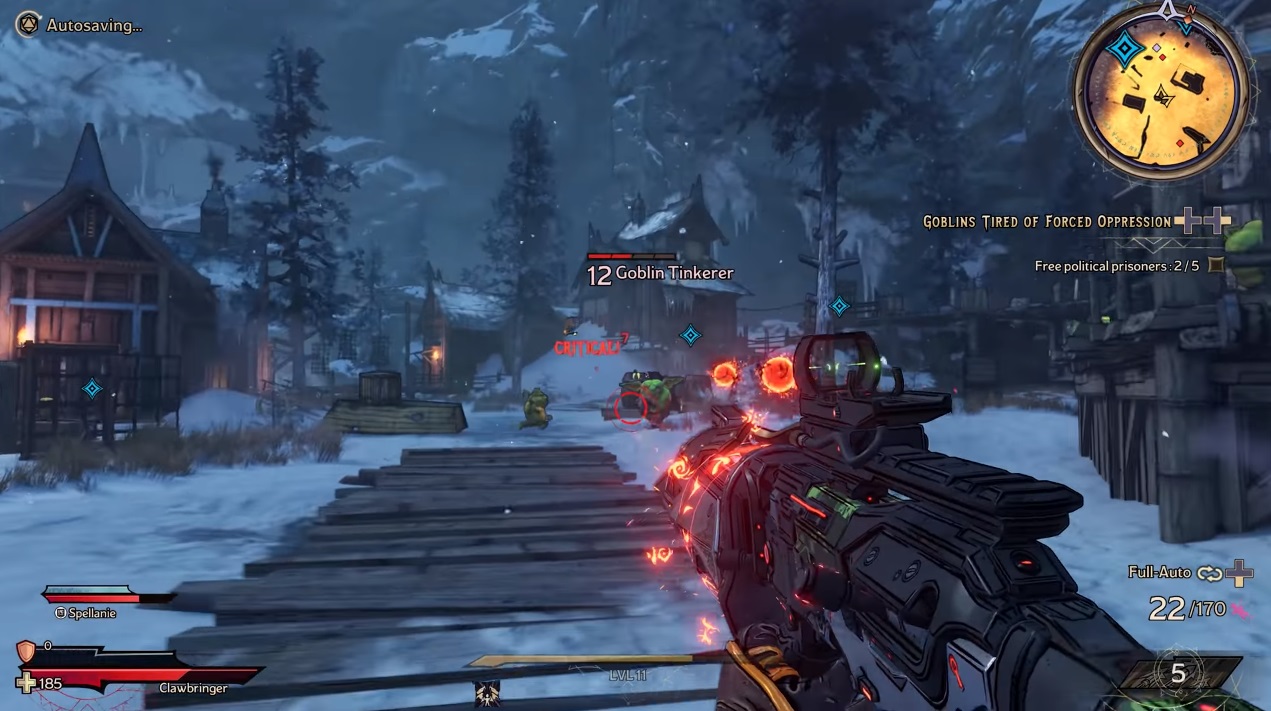Click the spell icon showing number 5
1271x711 pixels.
pos(1178,674)
